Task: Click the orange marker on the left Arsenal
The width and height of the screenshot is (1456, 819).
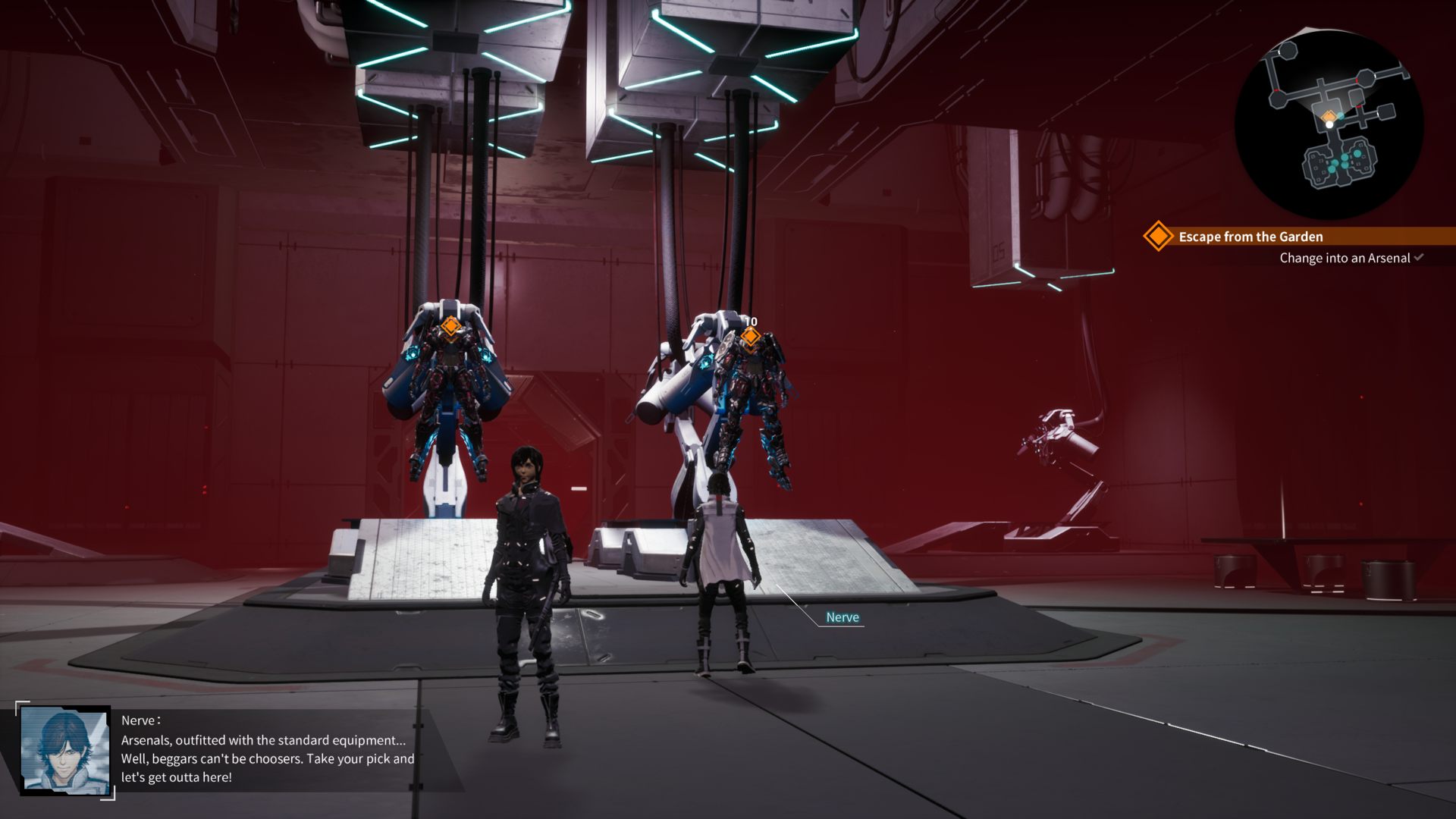Action: 450,326
